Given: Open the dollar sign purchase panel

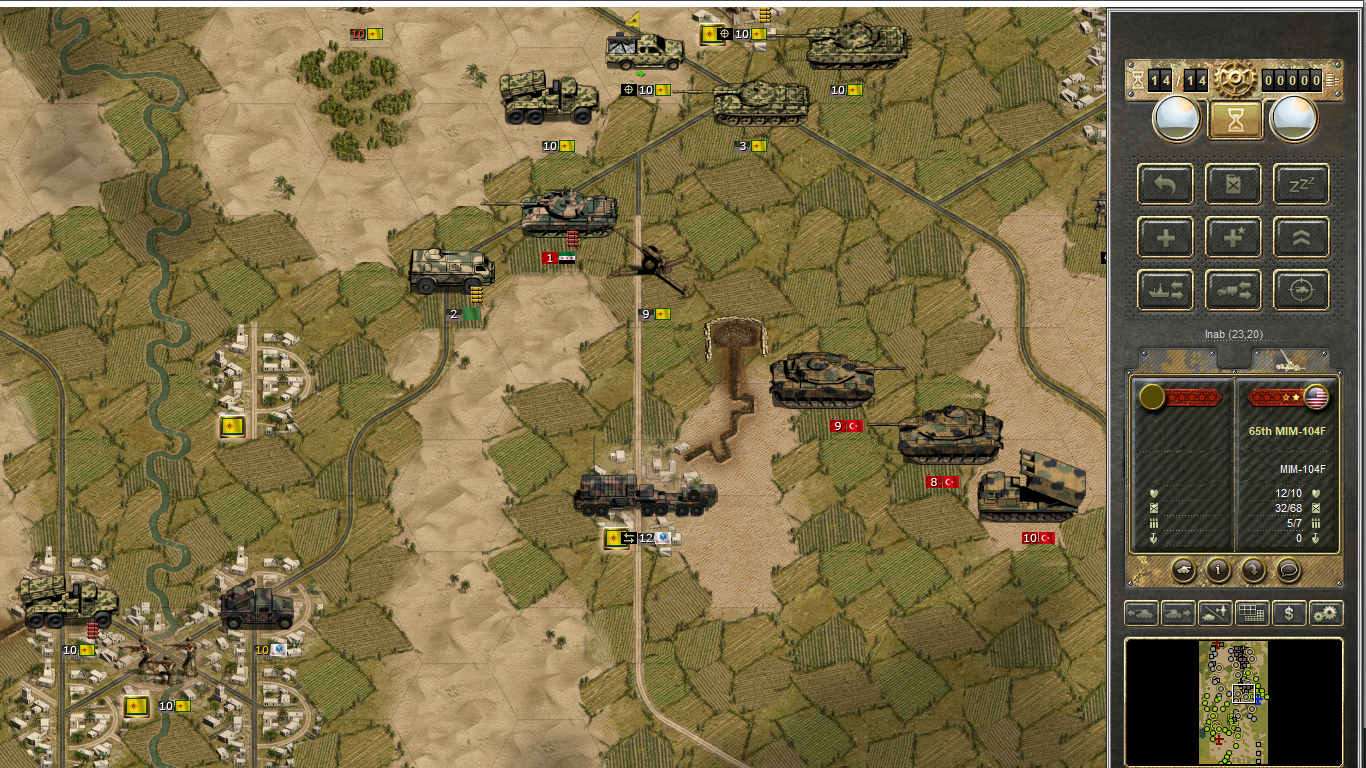Looking at the screenshot, I should (1289, 613).
